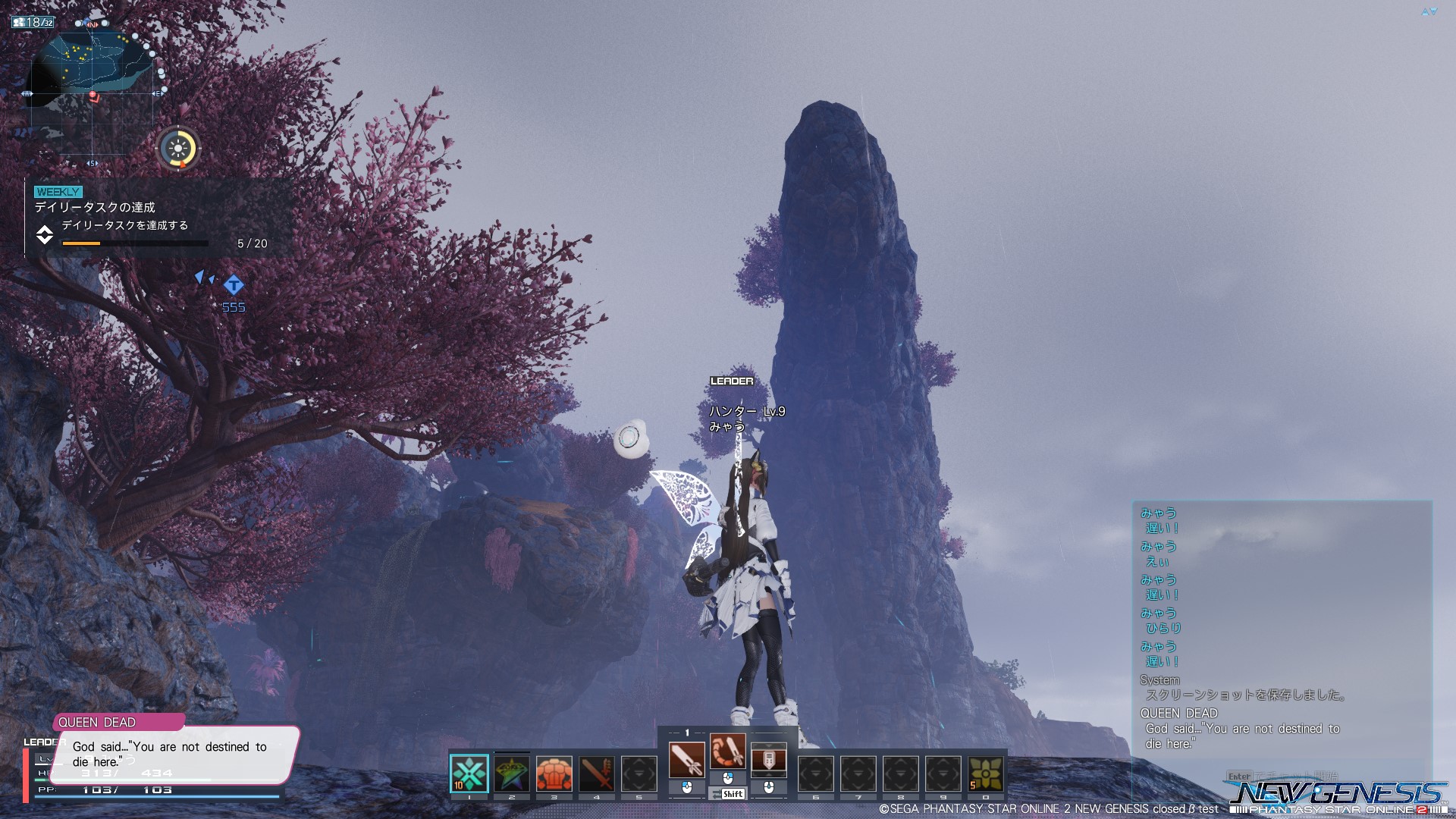The width and height of the screenshot is (1456, 819).
Task: Trigger the red sword skill in slot 4
Action: click(597, 773)
